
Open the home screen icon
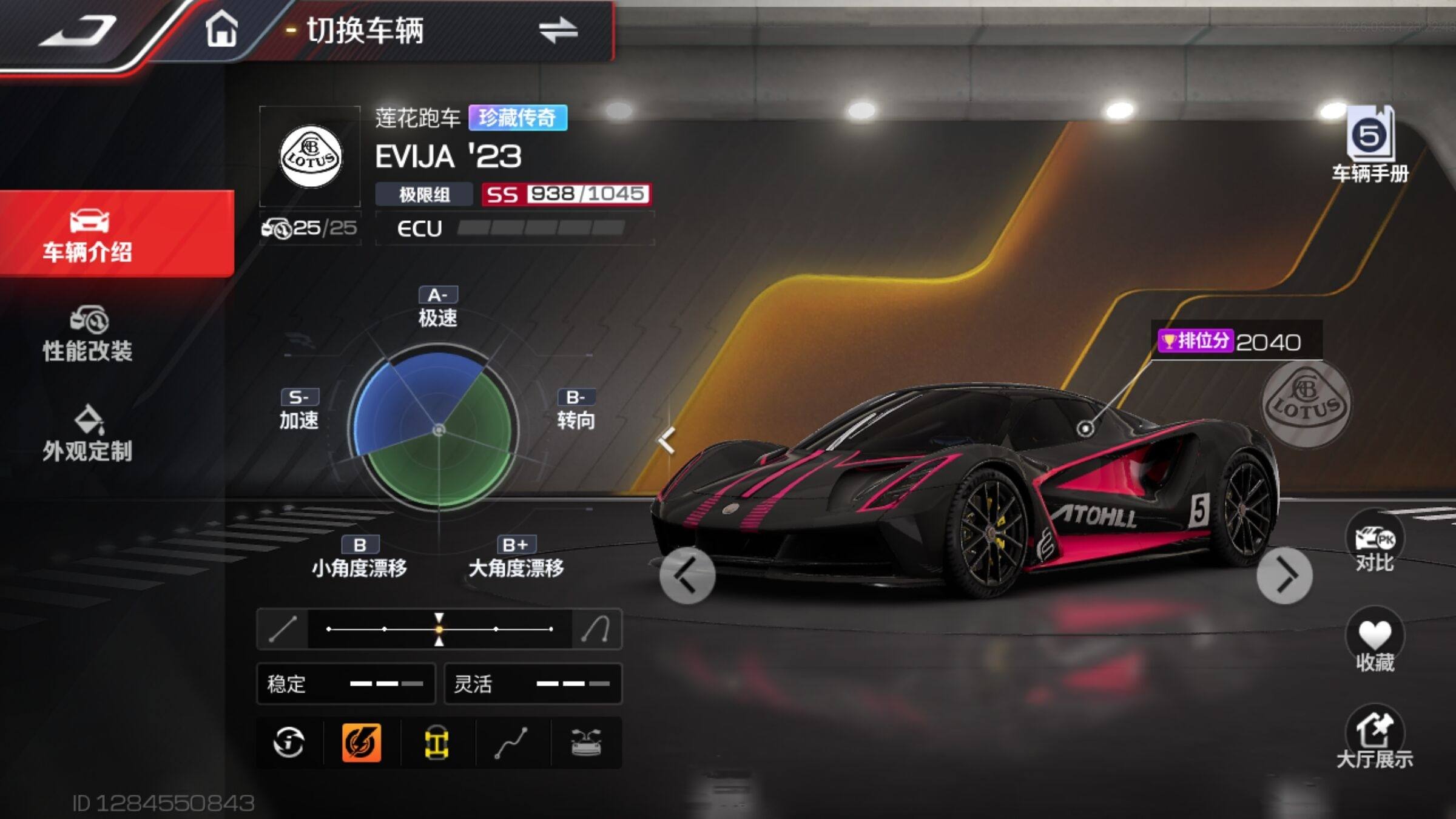point(221,29)
